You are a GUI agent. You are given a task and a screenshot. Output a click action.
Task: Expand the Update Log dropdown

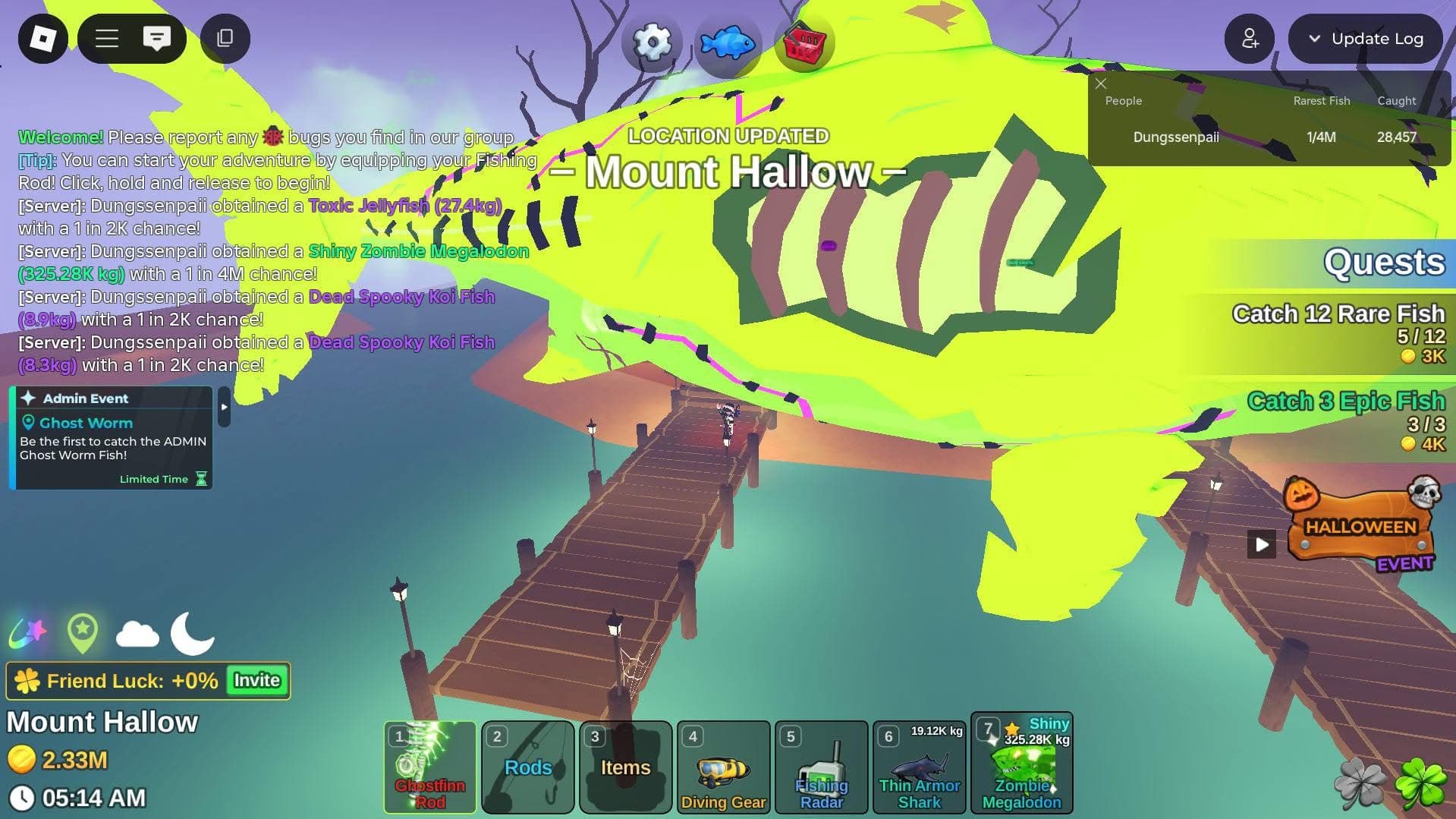[x=1365, y=39]
